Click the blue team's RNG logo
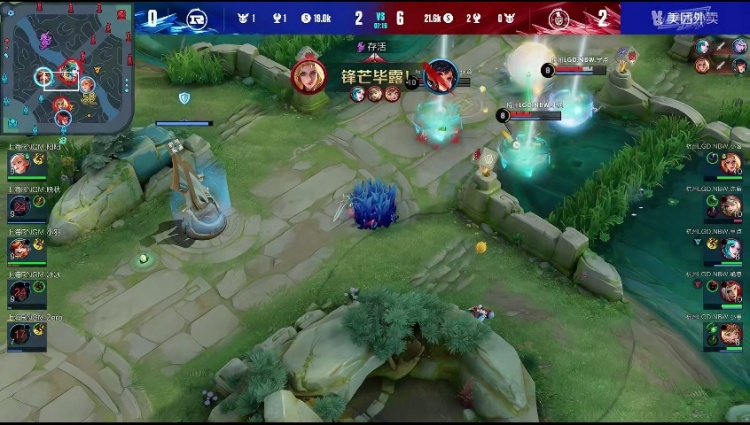This screenshot has height=425, width=750. [199, 17]
